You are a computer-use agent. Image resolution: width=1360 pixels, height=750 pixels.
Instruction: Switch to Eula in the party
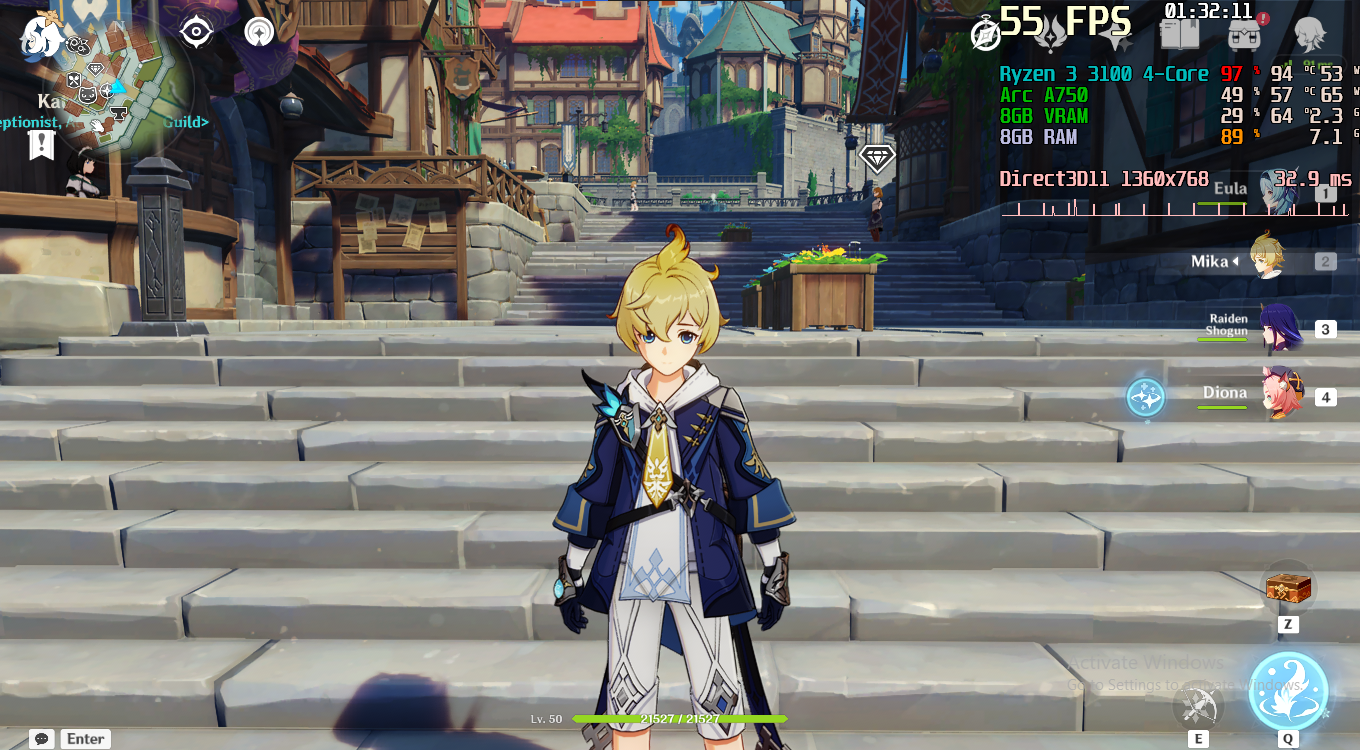[x=1276, y=192]
